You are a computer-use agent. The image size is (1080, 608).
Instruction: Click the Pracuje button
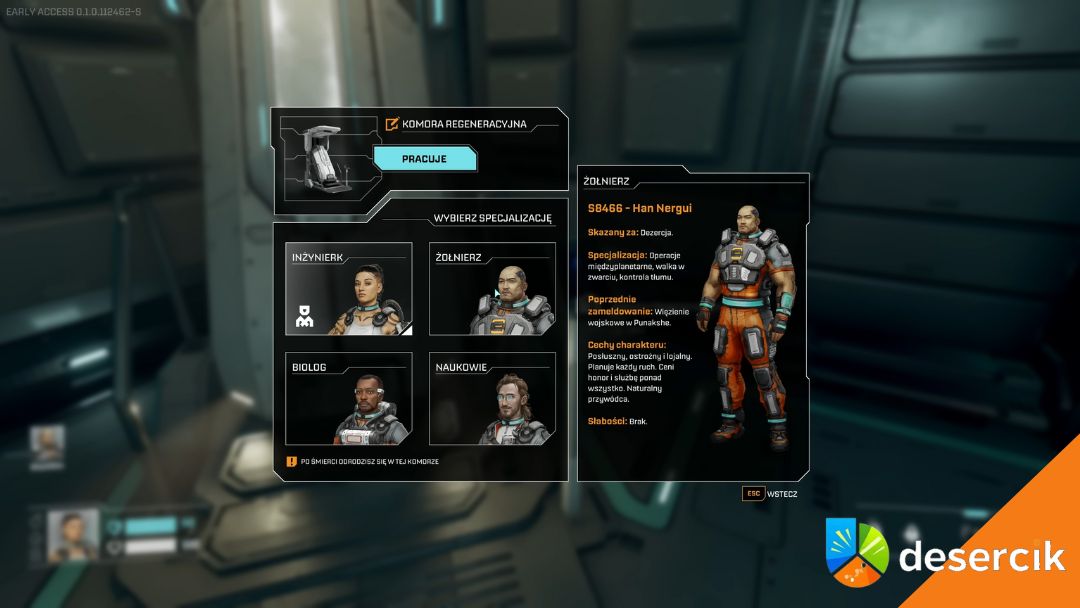pos(425,159)
